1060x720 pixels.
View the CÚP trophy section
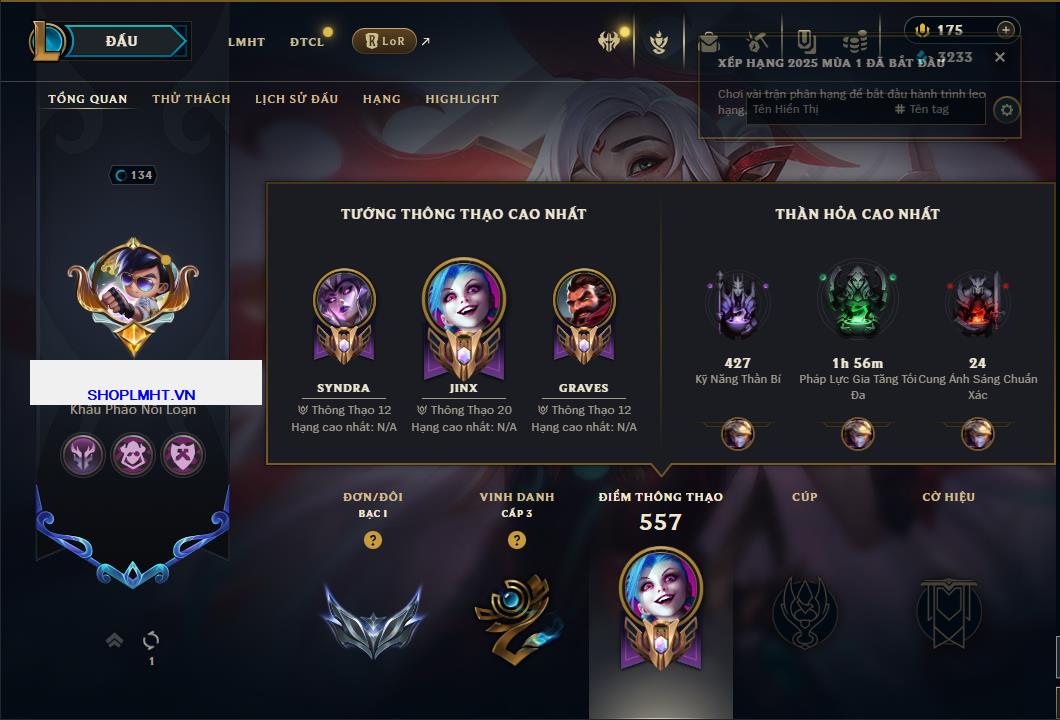[x=804, y=612]
